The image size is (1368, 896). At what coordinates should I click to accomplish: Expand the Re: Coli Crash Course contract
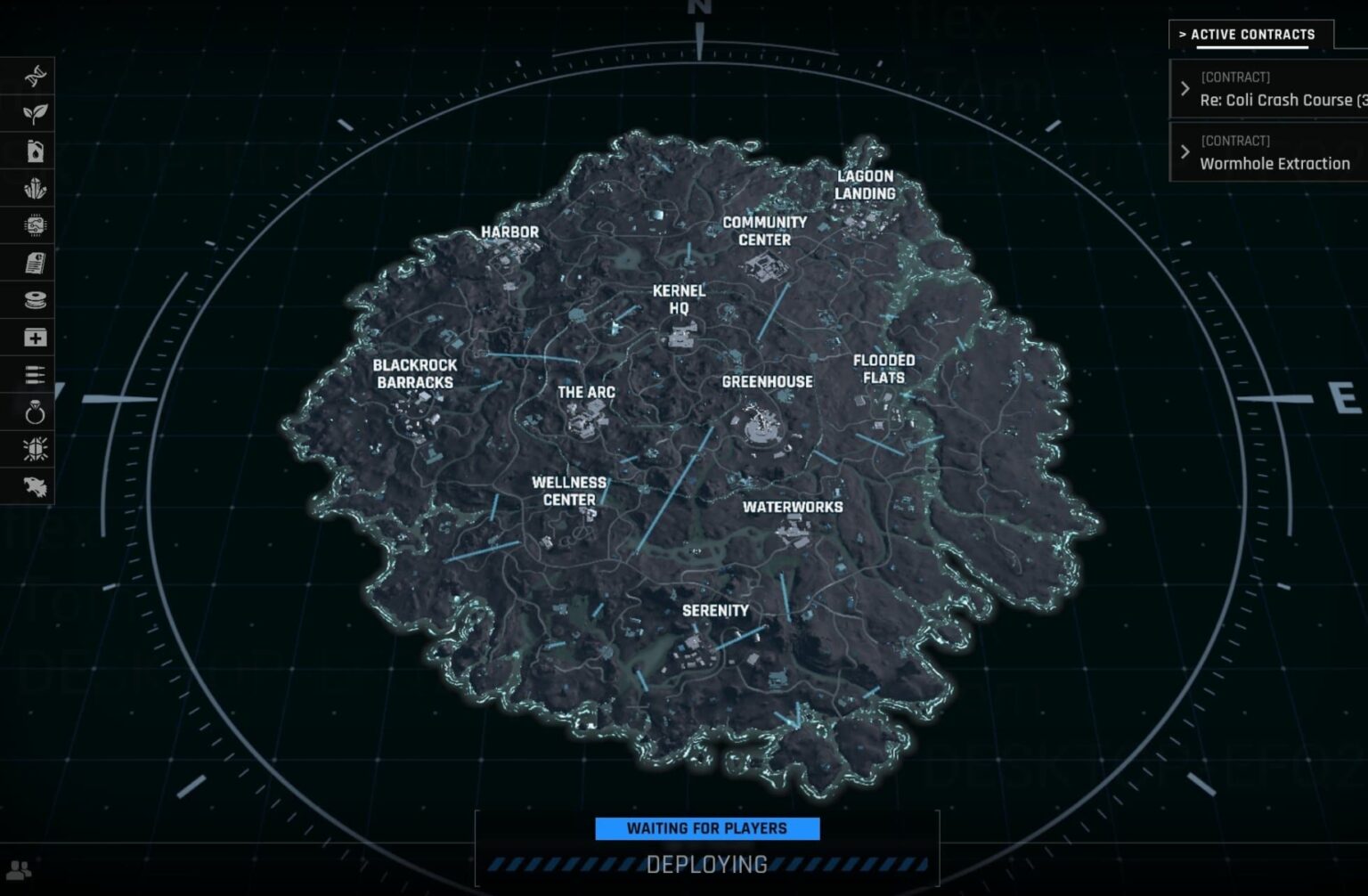[1185, 88]
